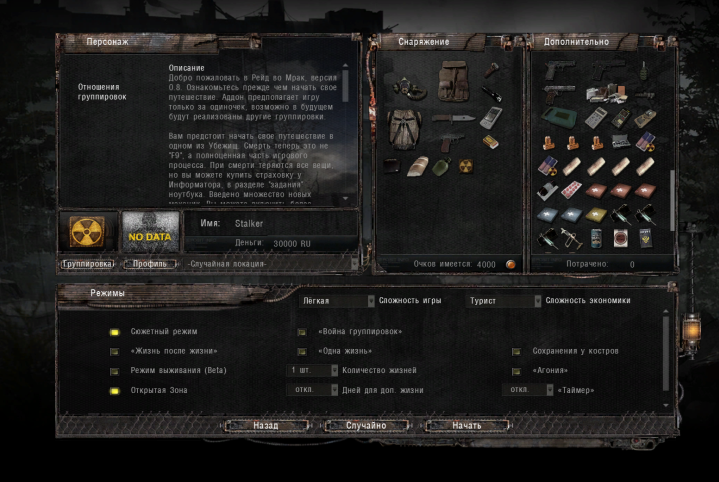Open the Группировка faction selector

(88, 264)
